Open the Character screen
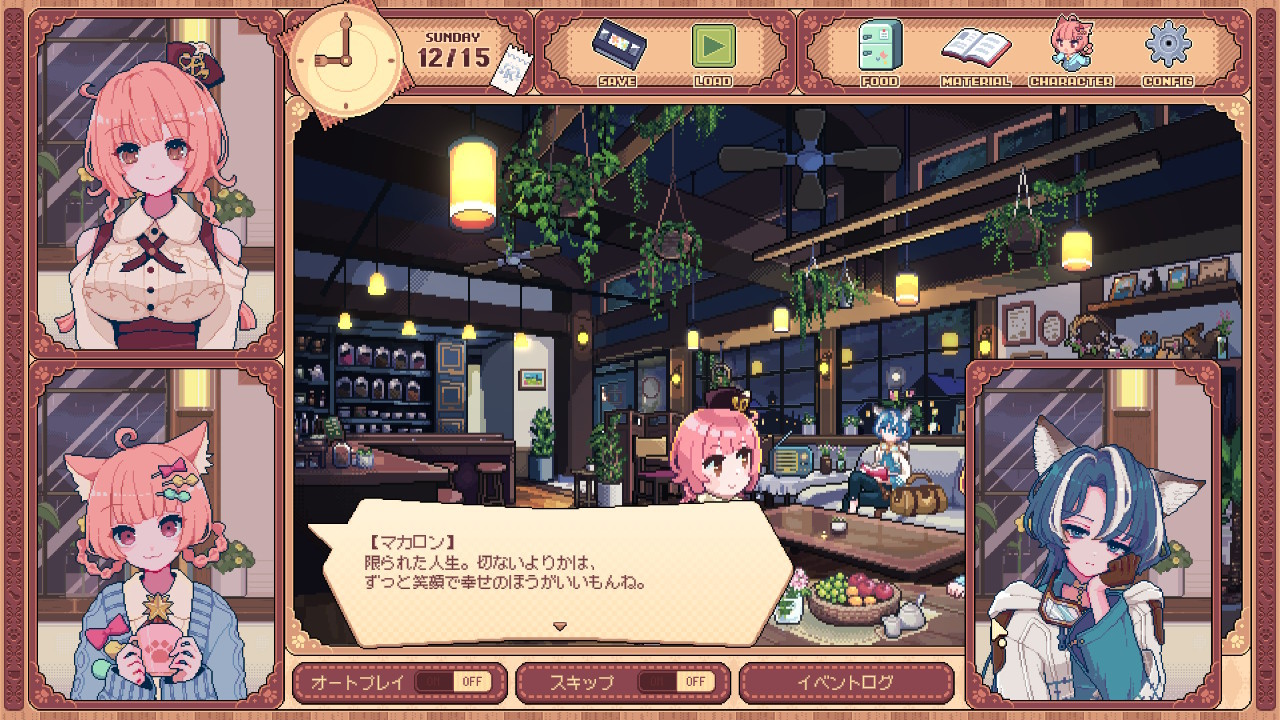The height and width of the screenshot is (720, 1280). tap(1070, 48)
